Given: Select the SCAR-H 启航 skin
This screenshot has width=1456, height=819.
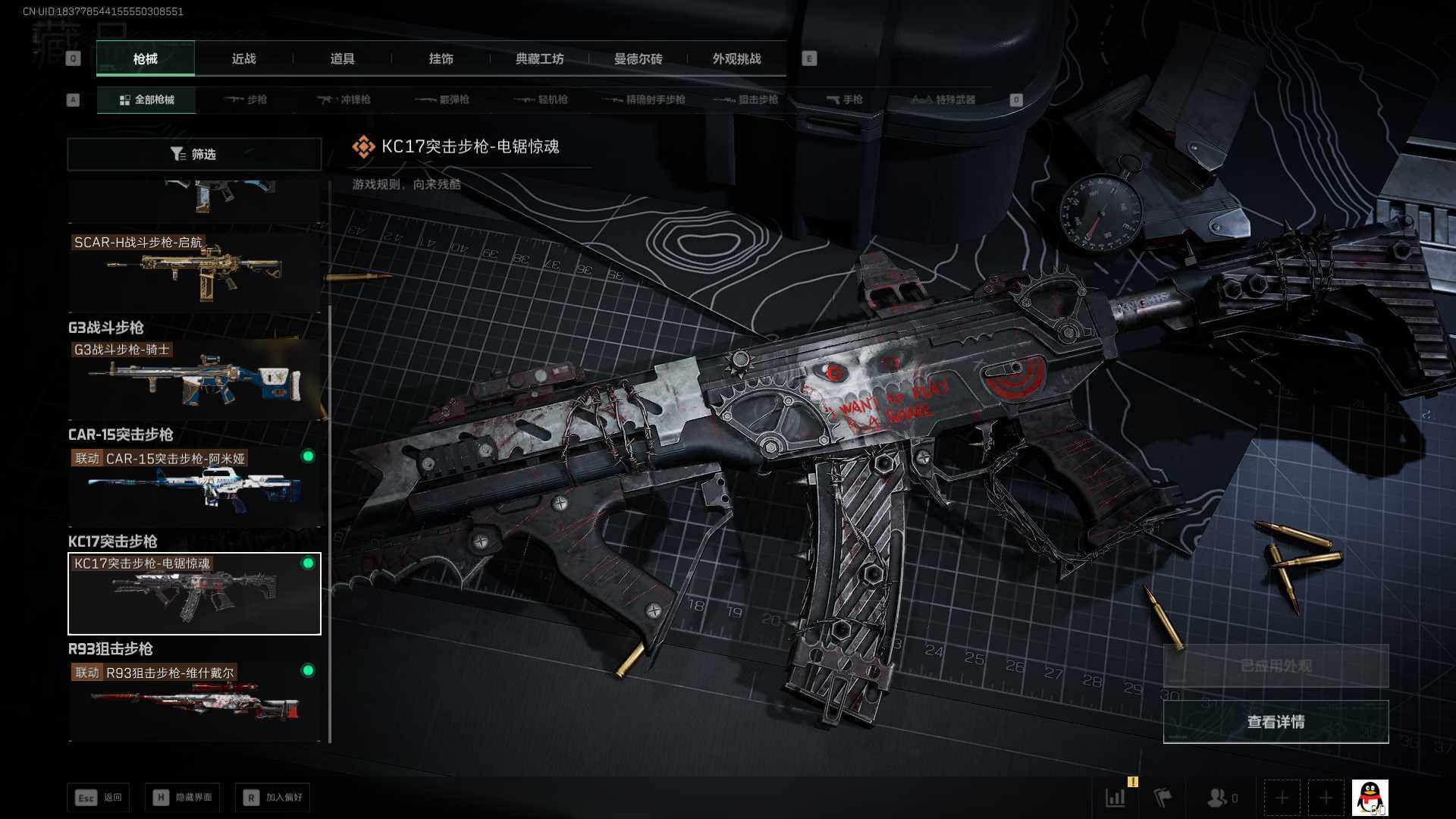Looking at the screenshot, I should pyautogui.click(x=194, y=270).
